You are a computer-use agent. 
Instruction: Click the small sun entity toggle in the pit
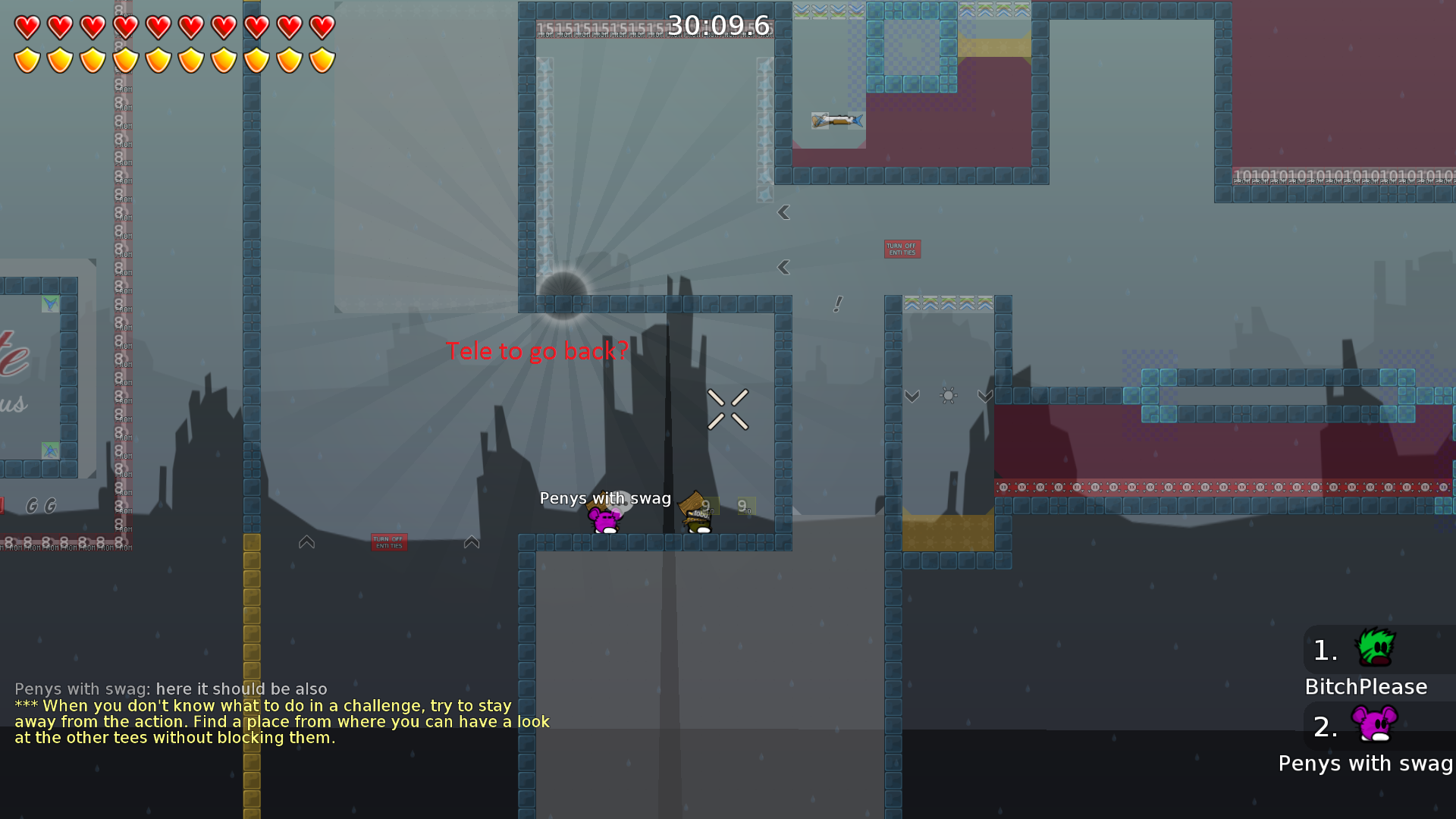[x=947, y=395]
